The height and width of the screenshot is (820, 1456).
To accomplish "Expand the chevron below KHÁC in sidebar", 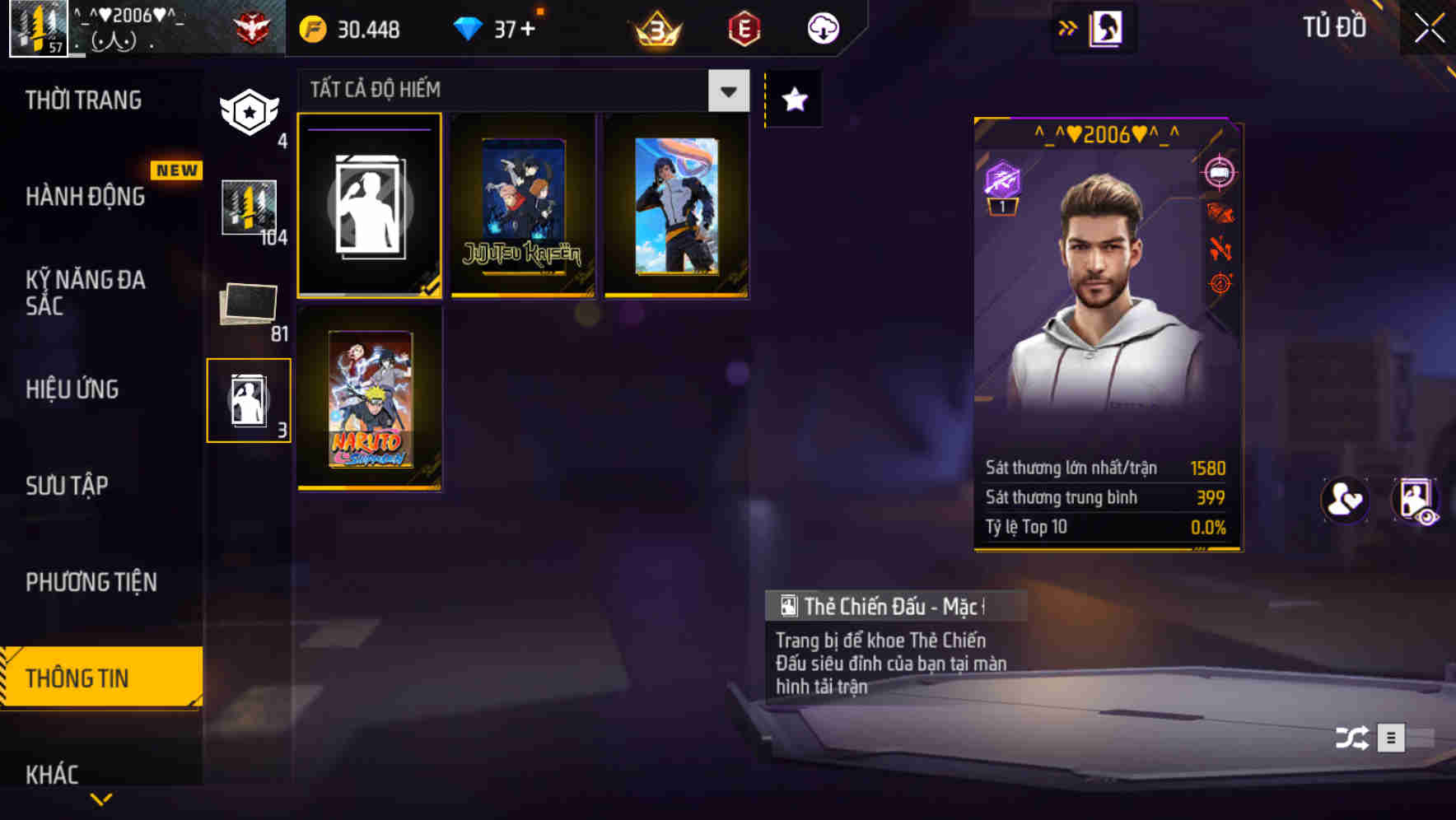I will click(102, 799).
